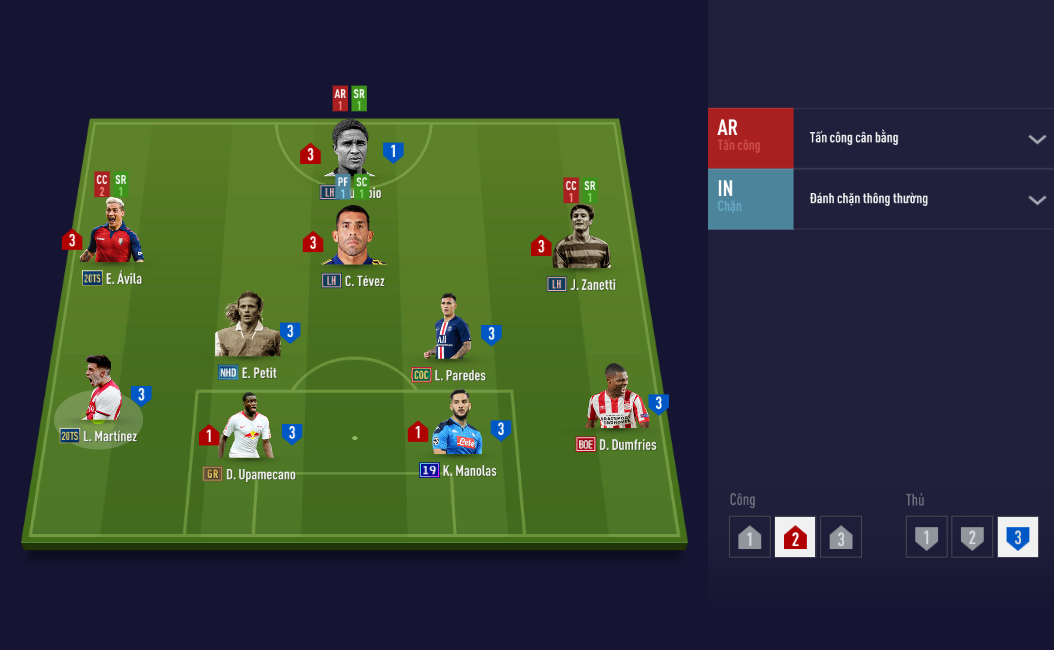The width and height of the screenshot is (1054, 650).
Task: Open the AR Tấn công dropdown
Action: [1036, 139]
